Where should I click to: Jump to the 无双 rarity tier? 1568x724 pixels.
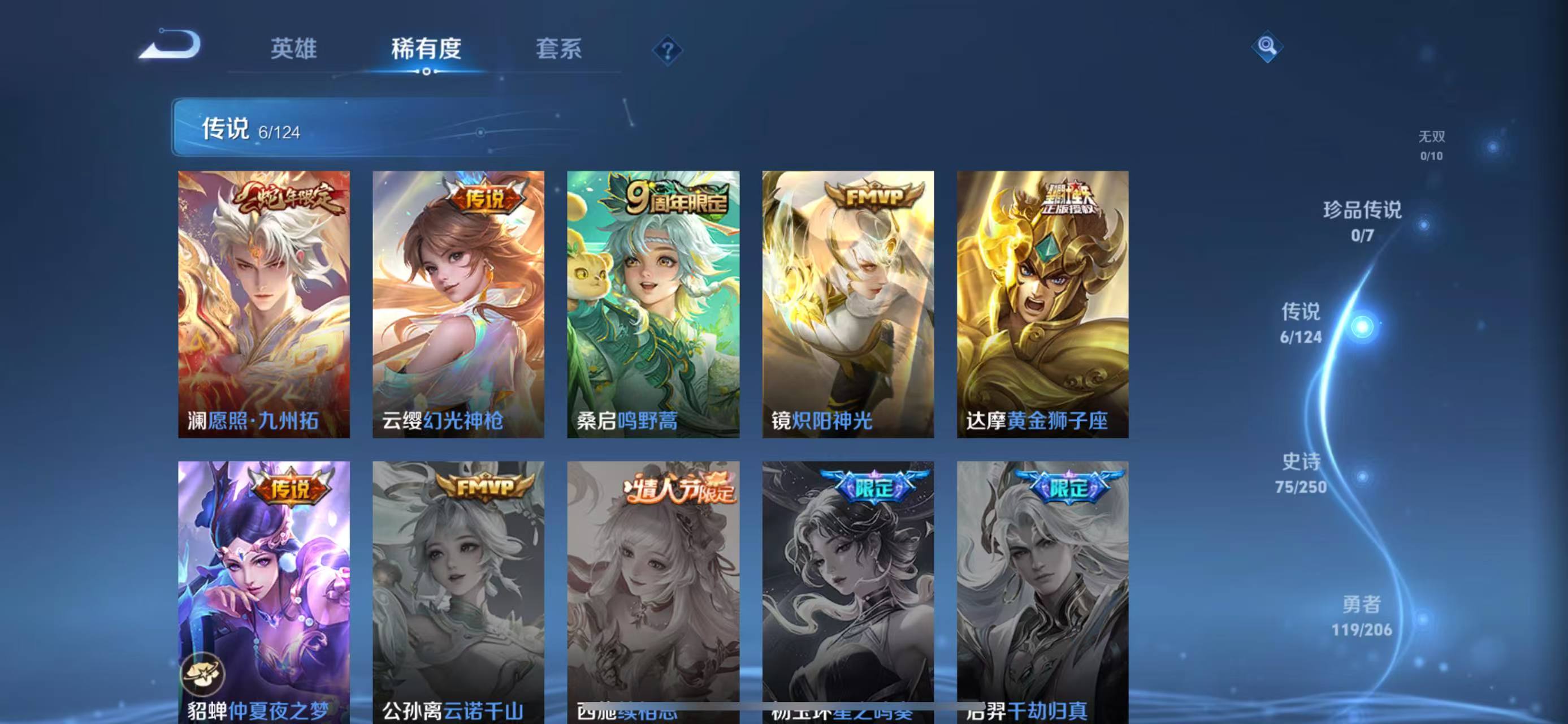1431,145
